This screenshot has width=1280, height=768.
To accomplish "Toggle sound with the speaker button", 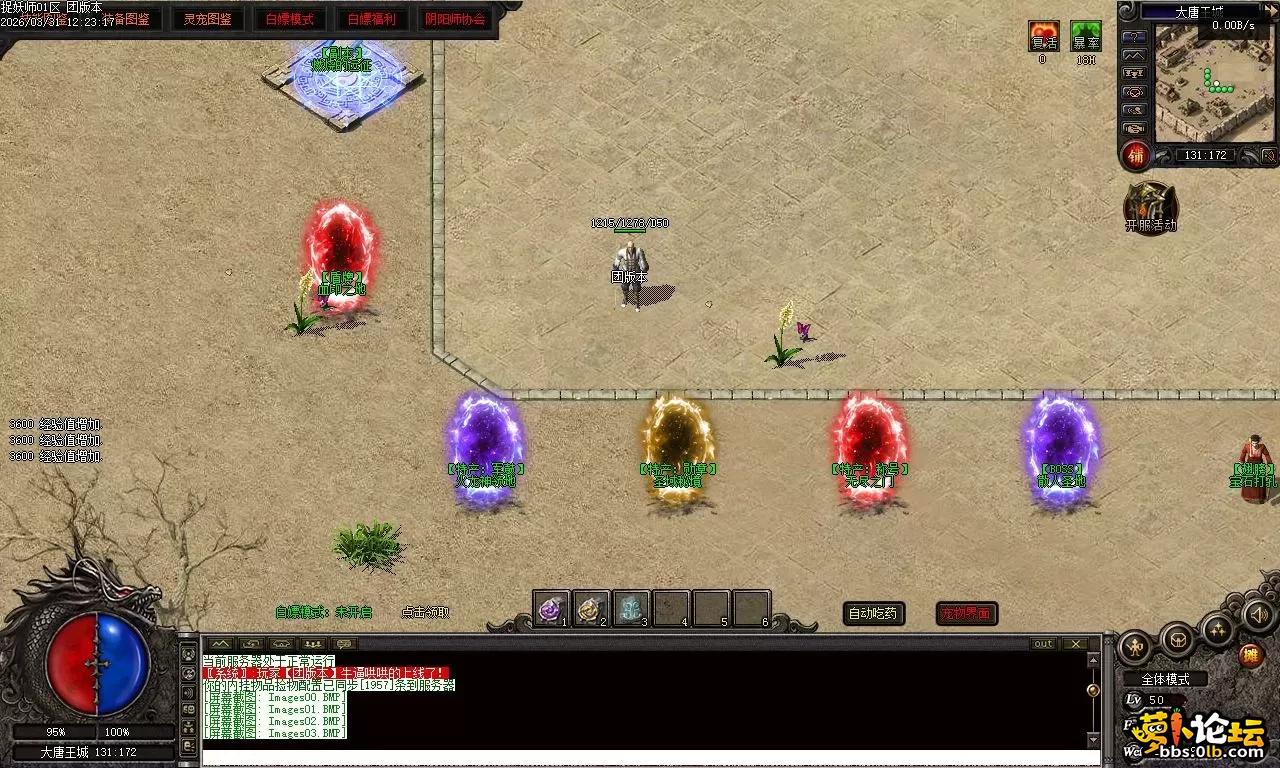I will click(1258, 615).
